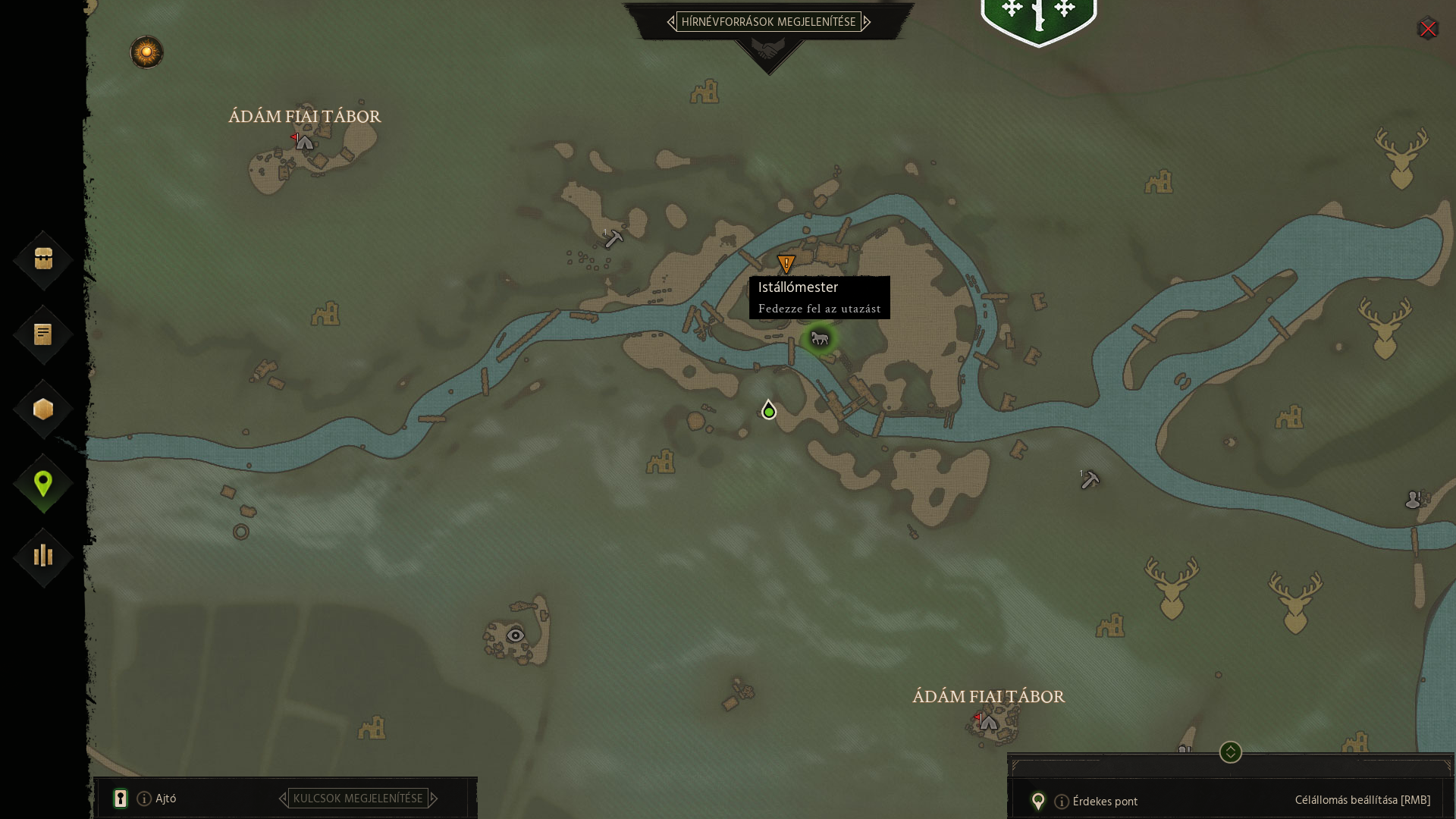Click the sun emblem icon

click(x=146, y=52)
